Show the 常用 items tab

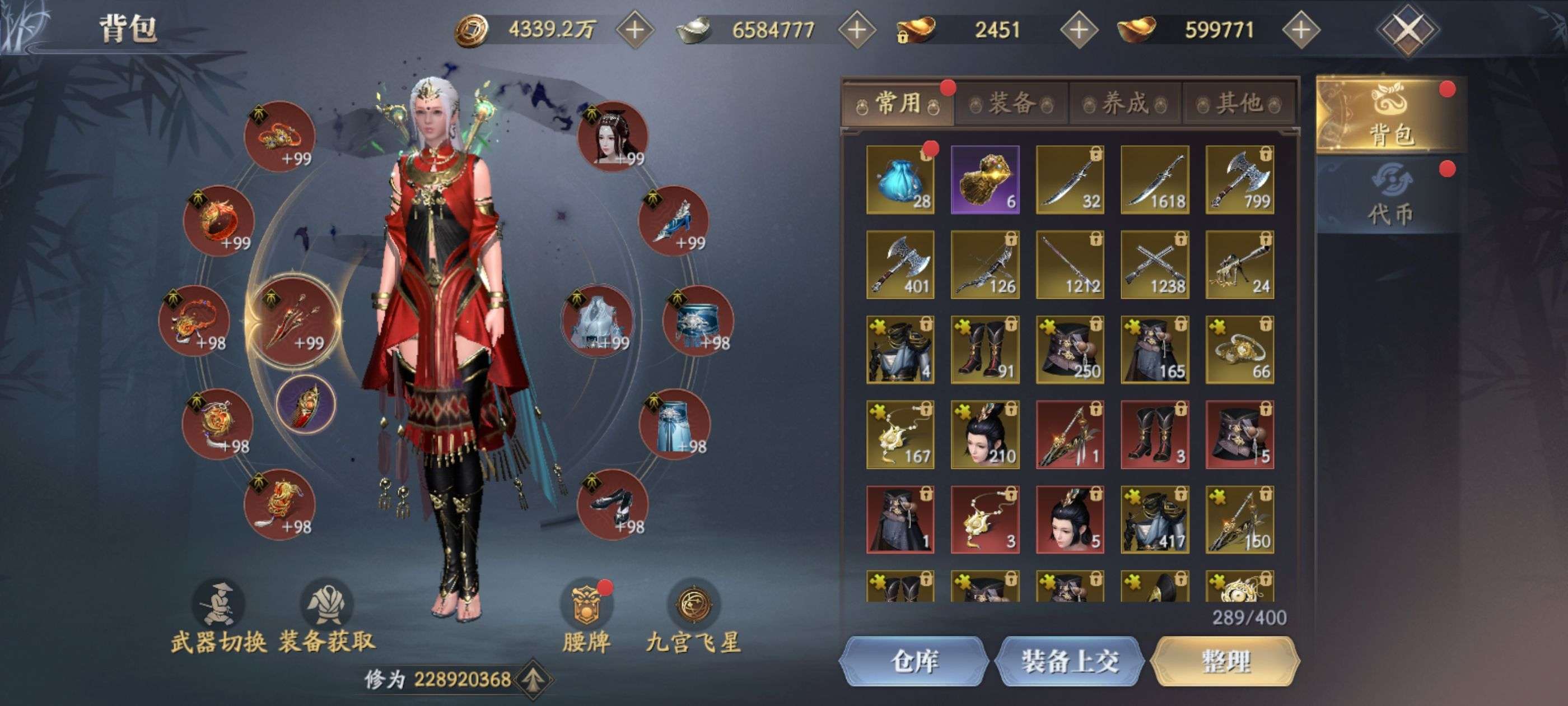pyautogui.click(x=898, y=104)
